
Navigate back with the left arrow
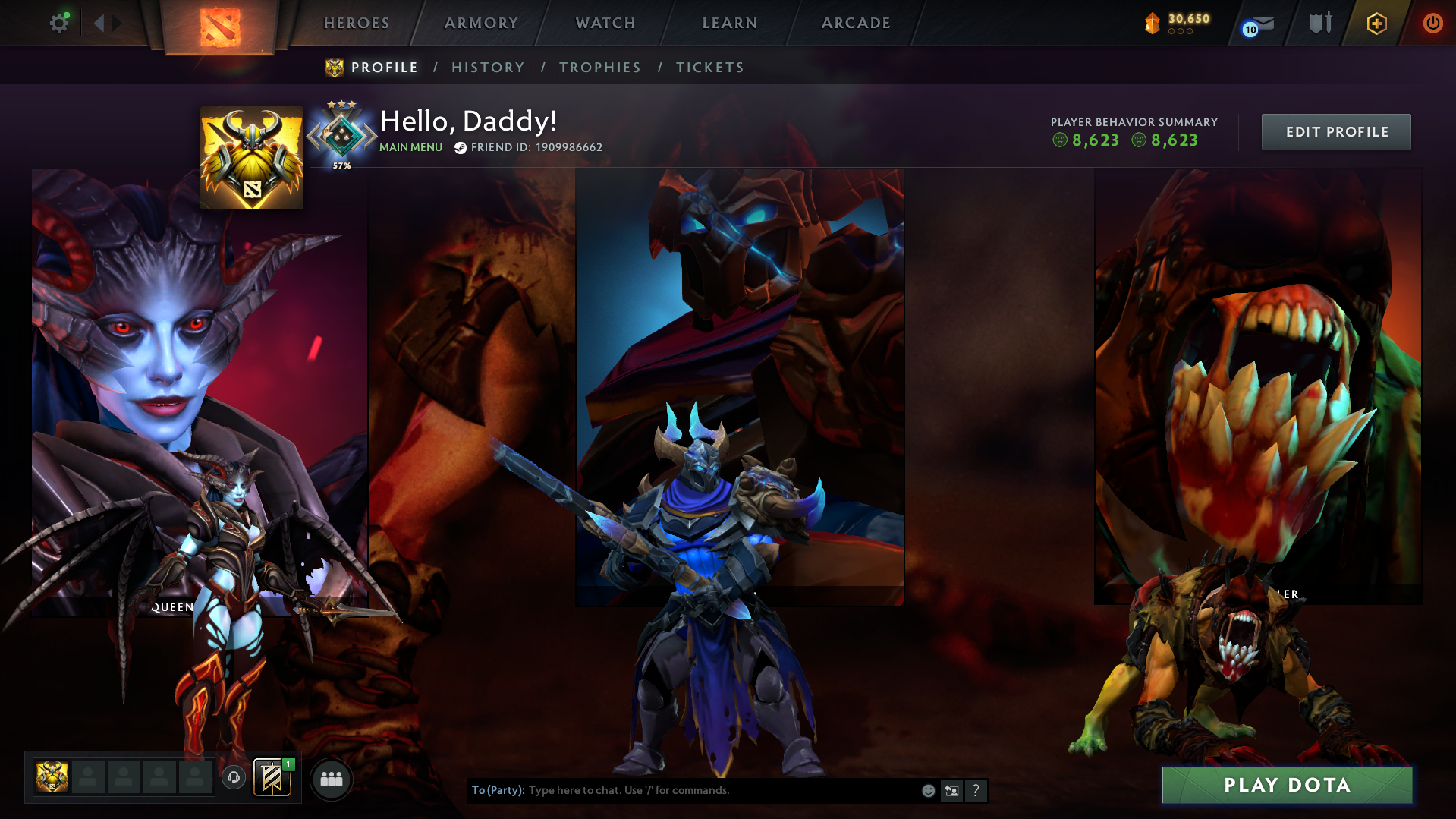click(99, 24)
